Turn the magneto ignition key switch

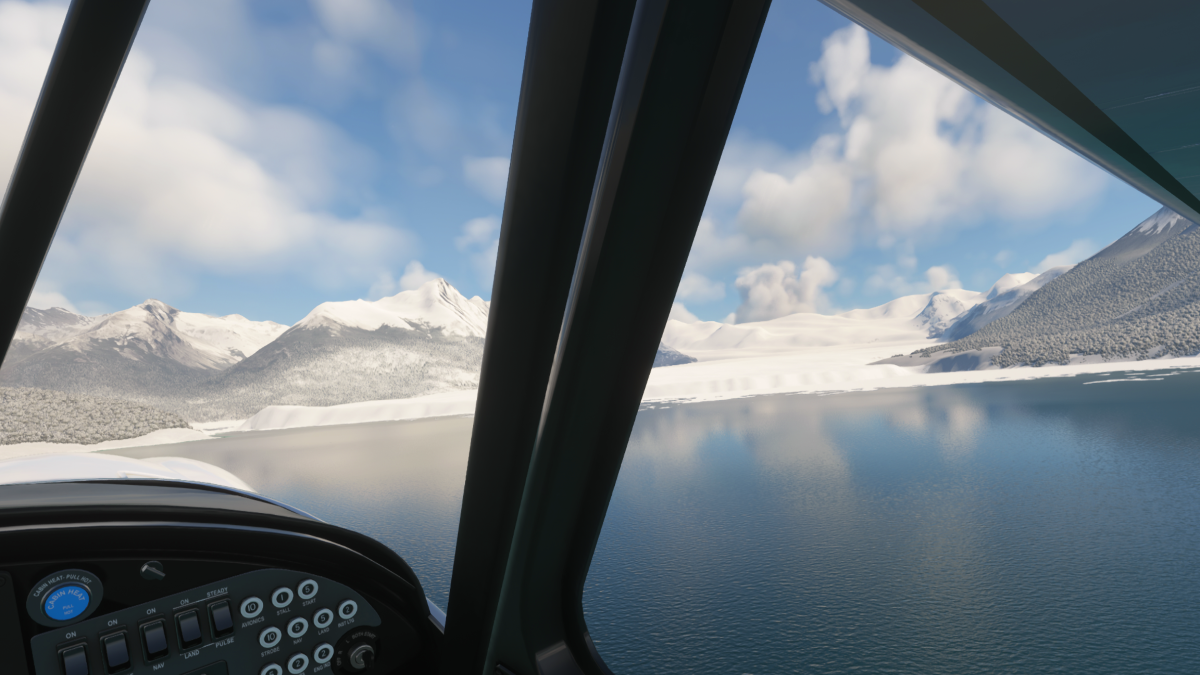click(x=360, y=655)
